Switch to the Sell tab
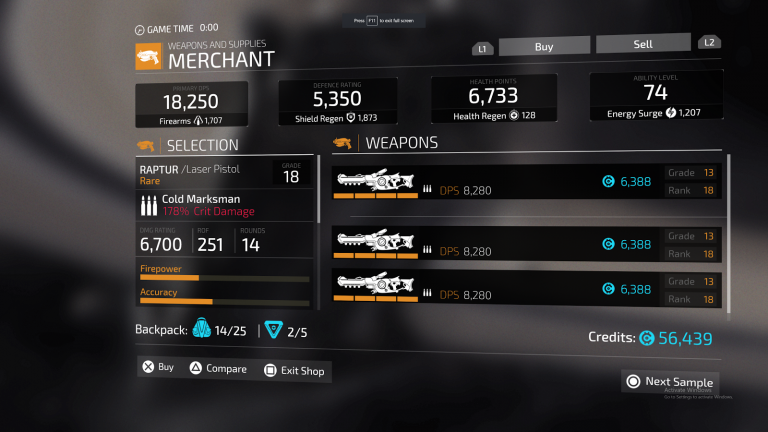This screenshot has width=768, height=432. pos(642,44)
